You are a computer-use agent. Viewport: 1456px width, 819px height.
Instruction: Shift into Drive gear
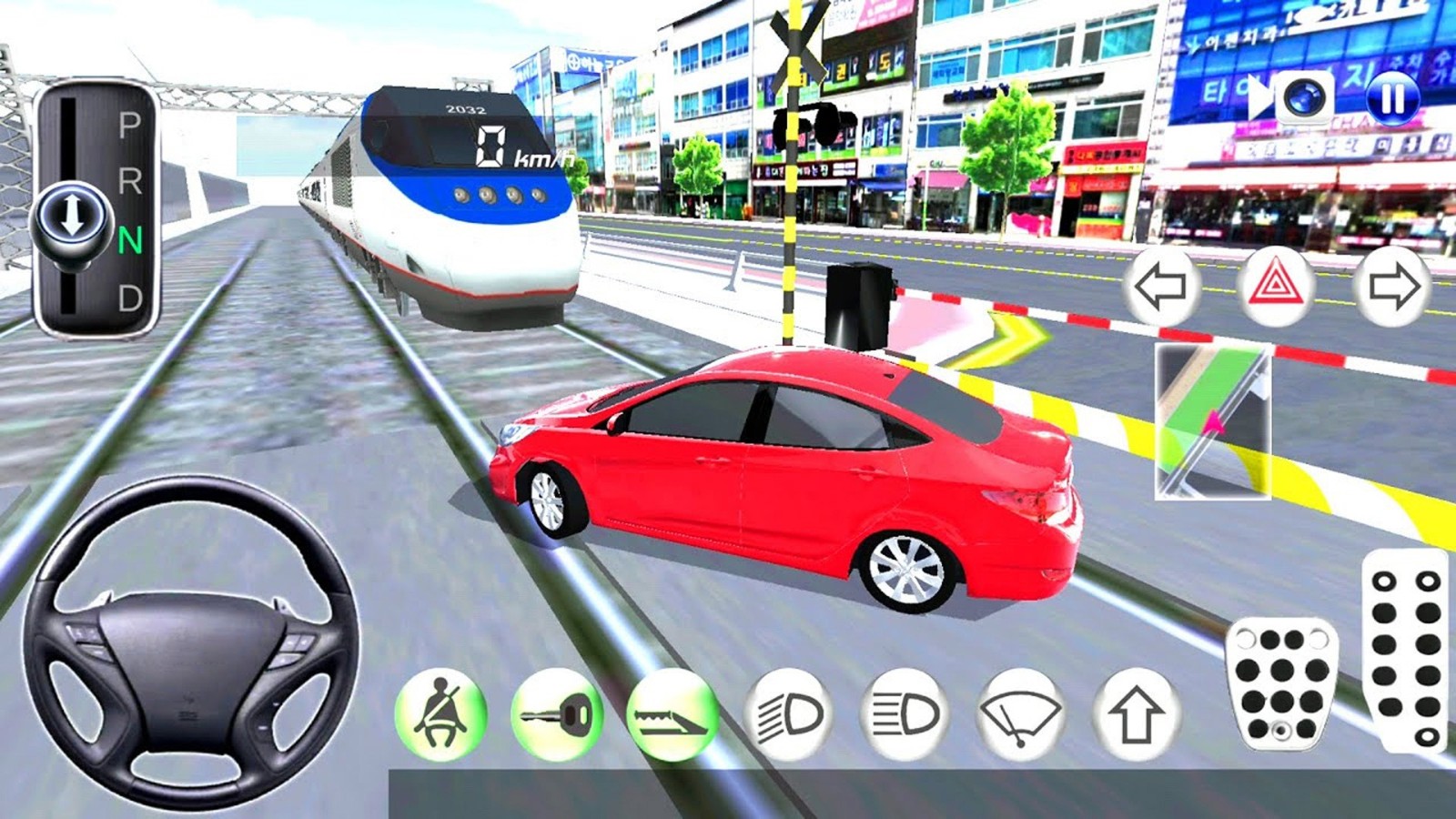[x=130, y=298]
